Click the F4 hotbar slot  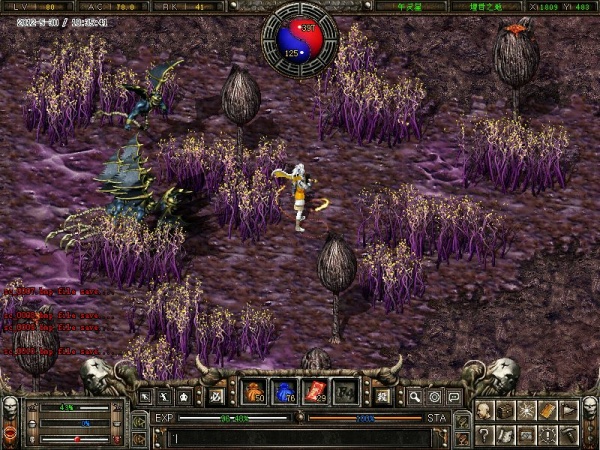[345, 393]
